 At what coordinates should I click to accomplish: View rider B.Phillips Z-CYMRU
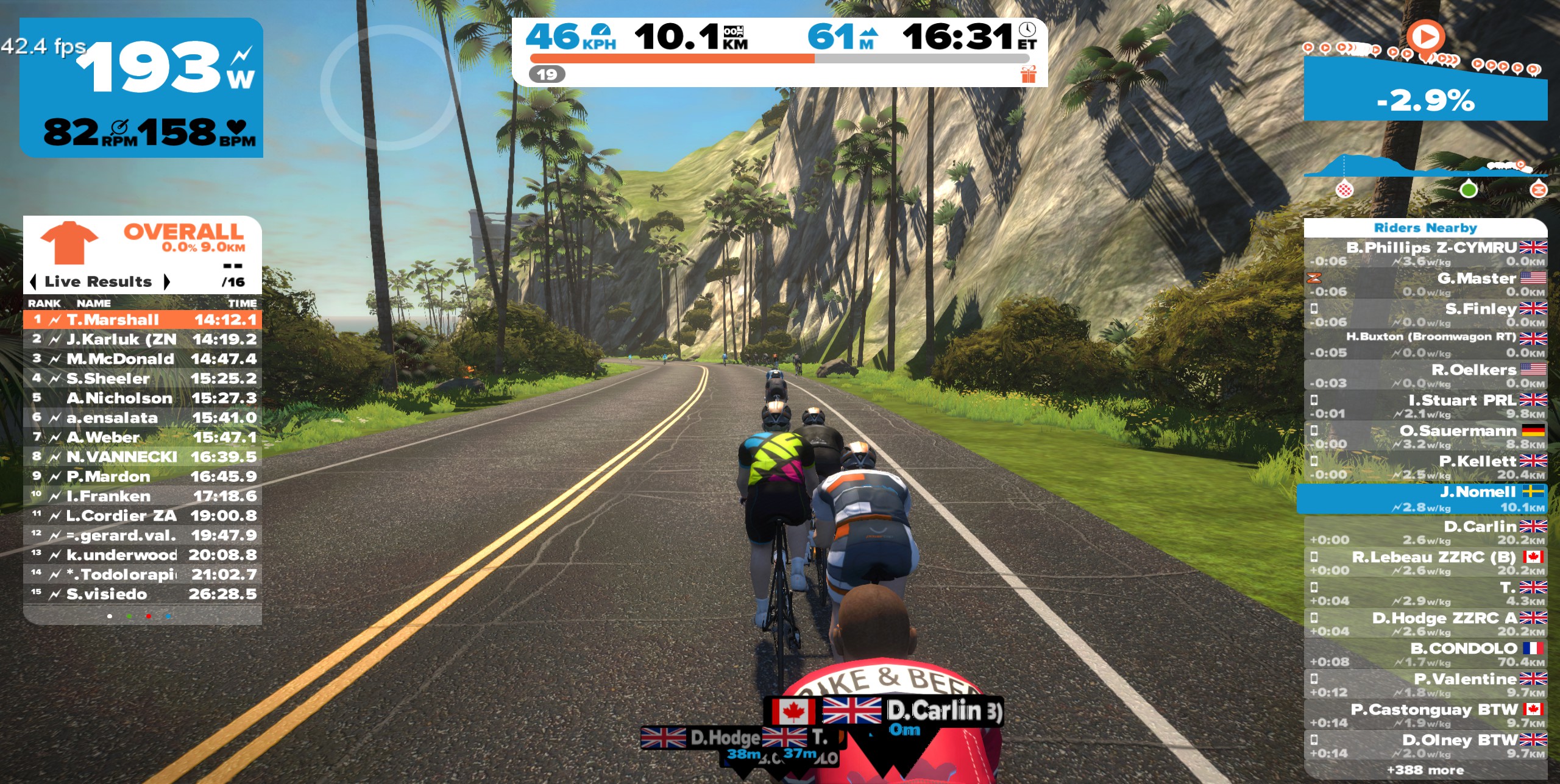click(x=1425, y=253)
